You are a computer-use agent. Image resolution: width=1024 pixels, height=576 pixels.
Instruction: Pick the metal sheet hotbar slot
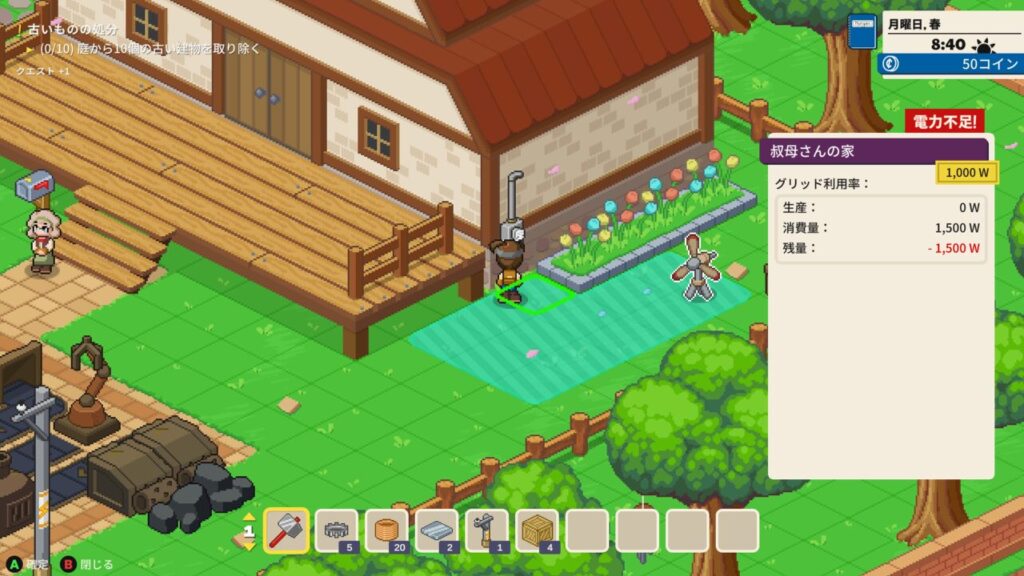[436, 530]
